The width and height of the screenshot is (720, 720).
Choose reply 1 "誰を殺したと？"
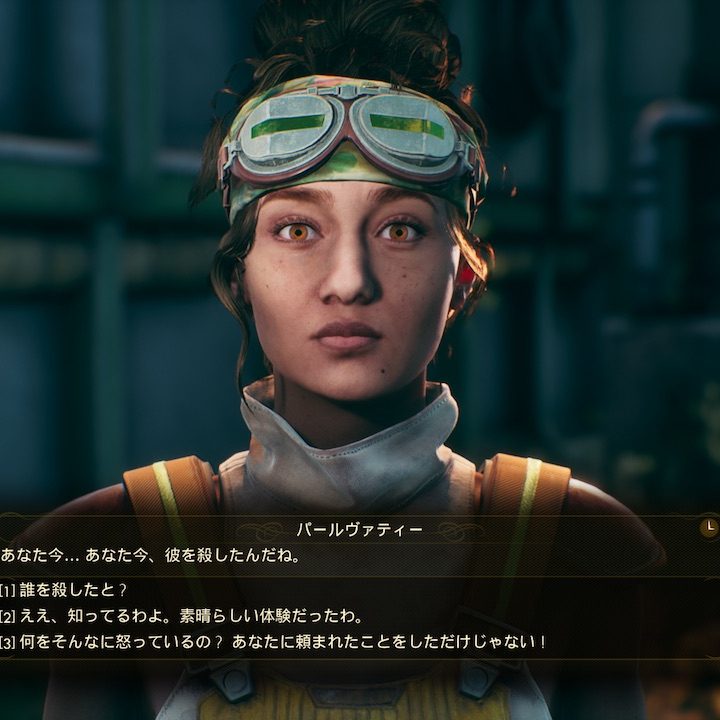pos(75,590)
